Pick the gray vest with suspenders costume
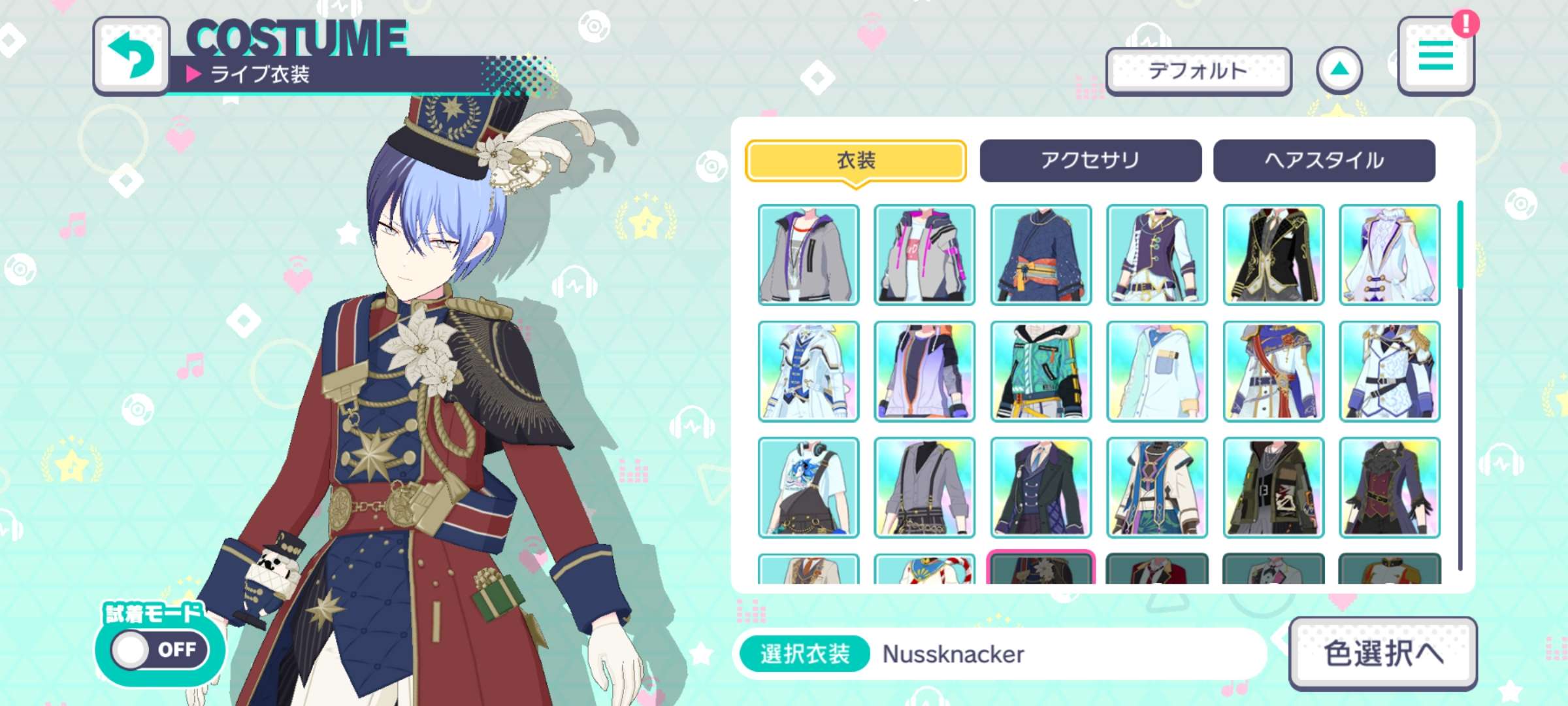The image size is (1568, 706). [x=924, y=488]
